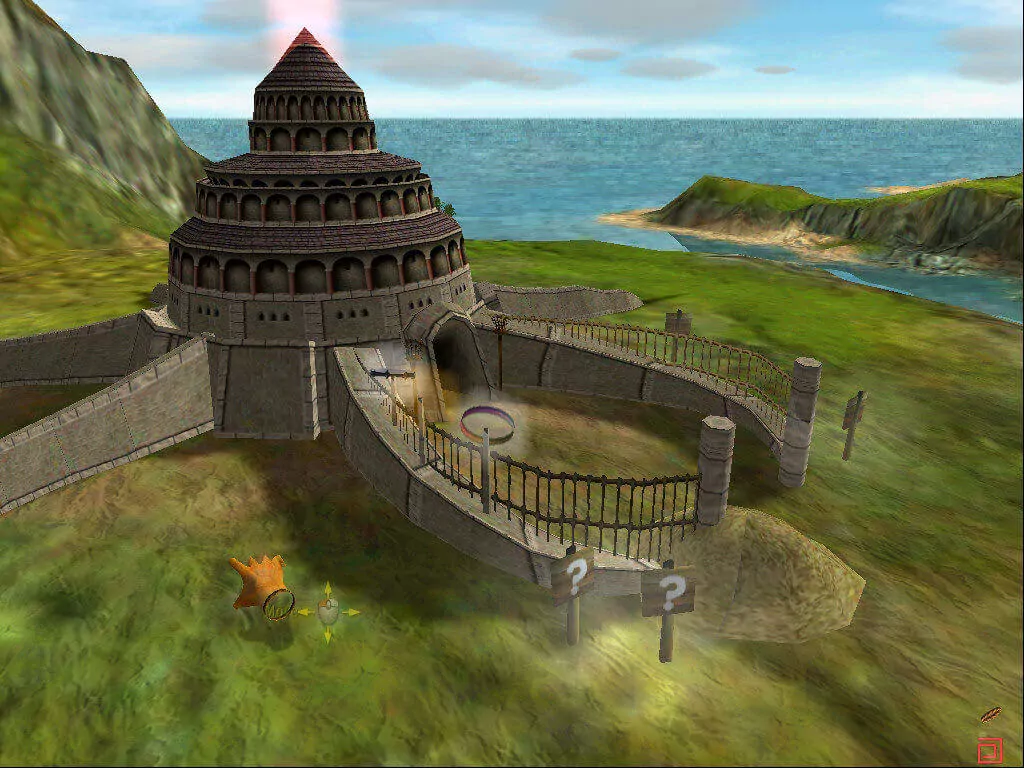
Task: Click the red square spiral icon
Action: 989,749
